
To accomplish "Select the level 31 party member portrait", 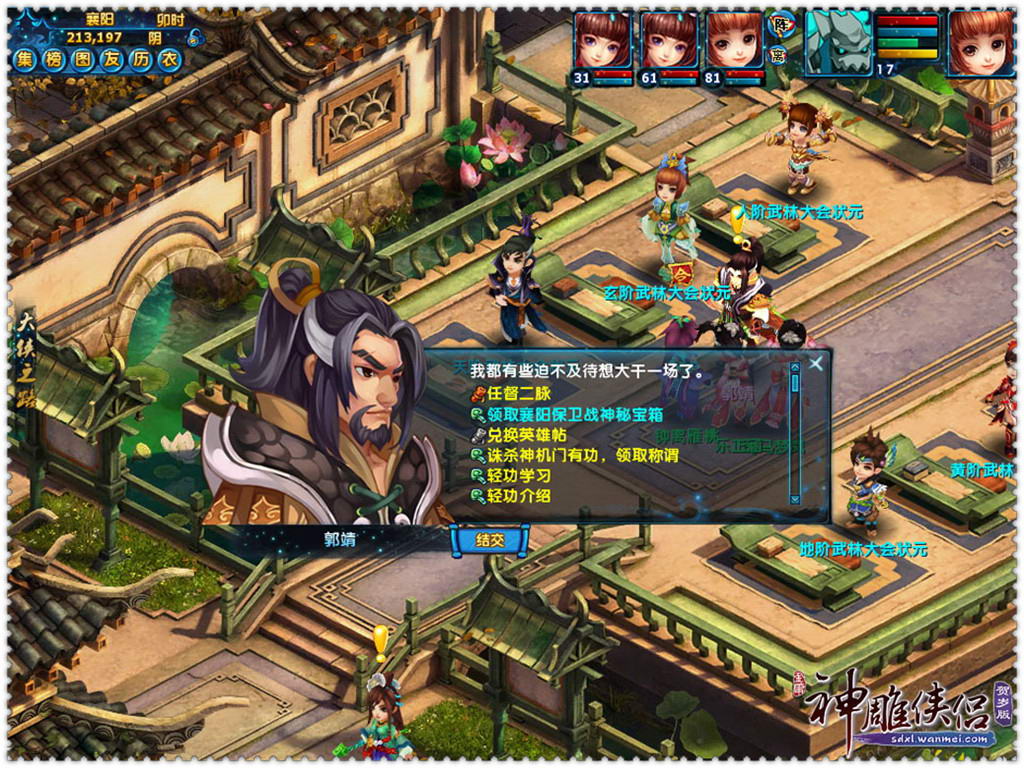I will [x=602, y=41].
